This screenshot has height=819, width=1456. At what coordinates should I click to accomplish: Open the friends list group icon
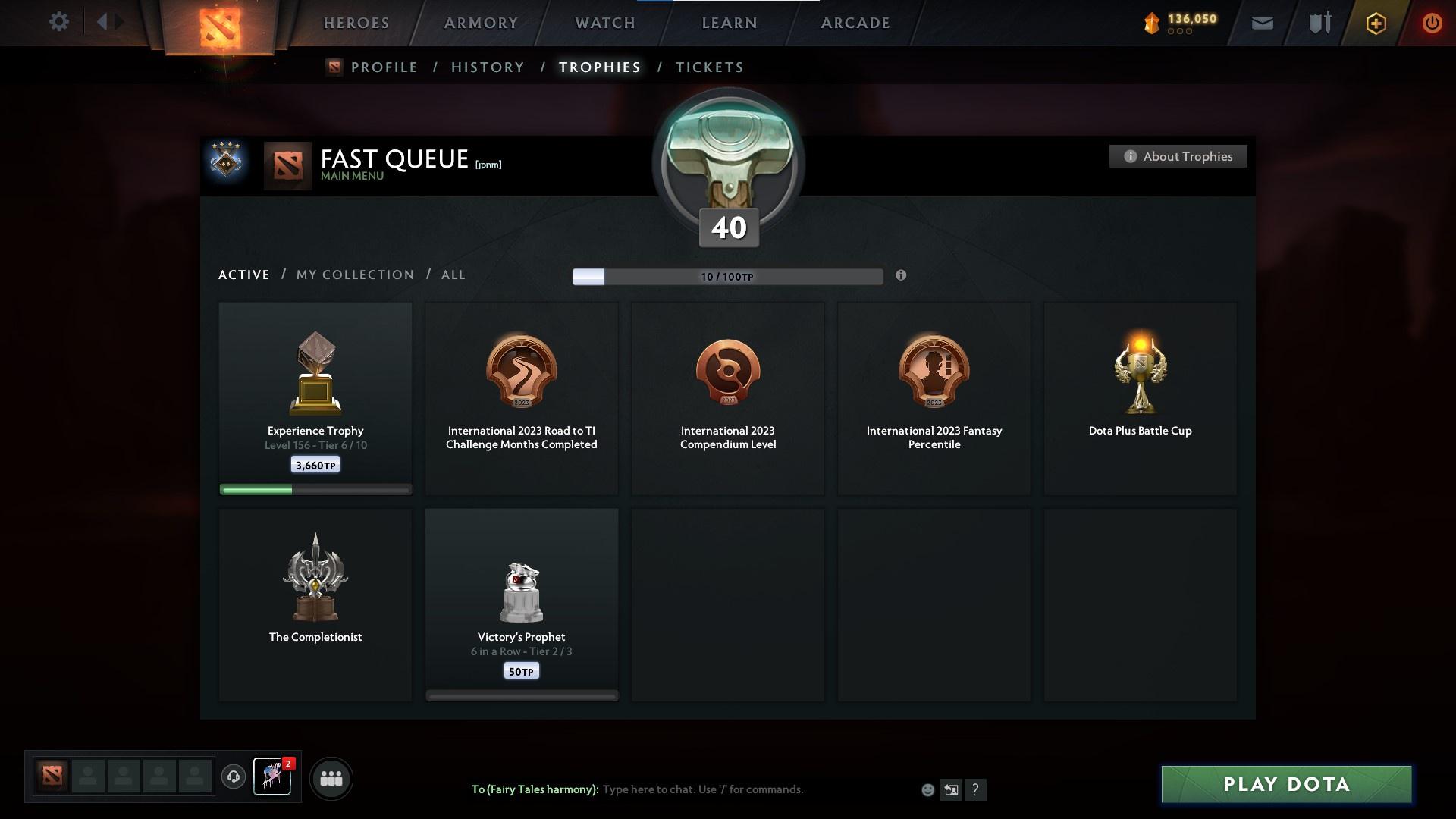[331, 778]
